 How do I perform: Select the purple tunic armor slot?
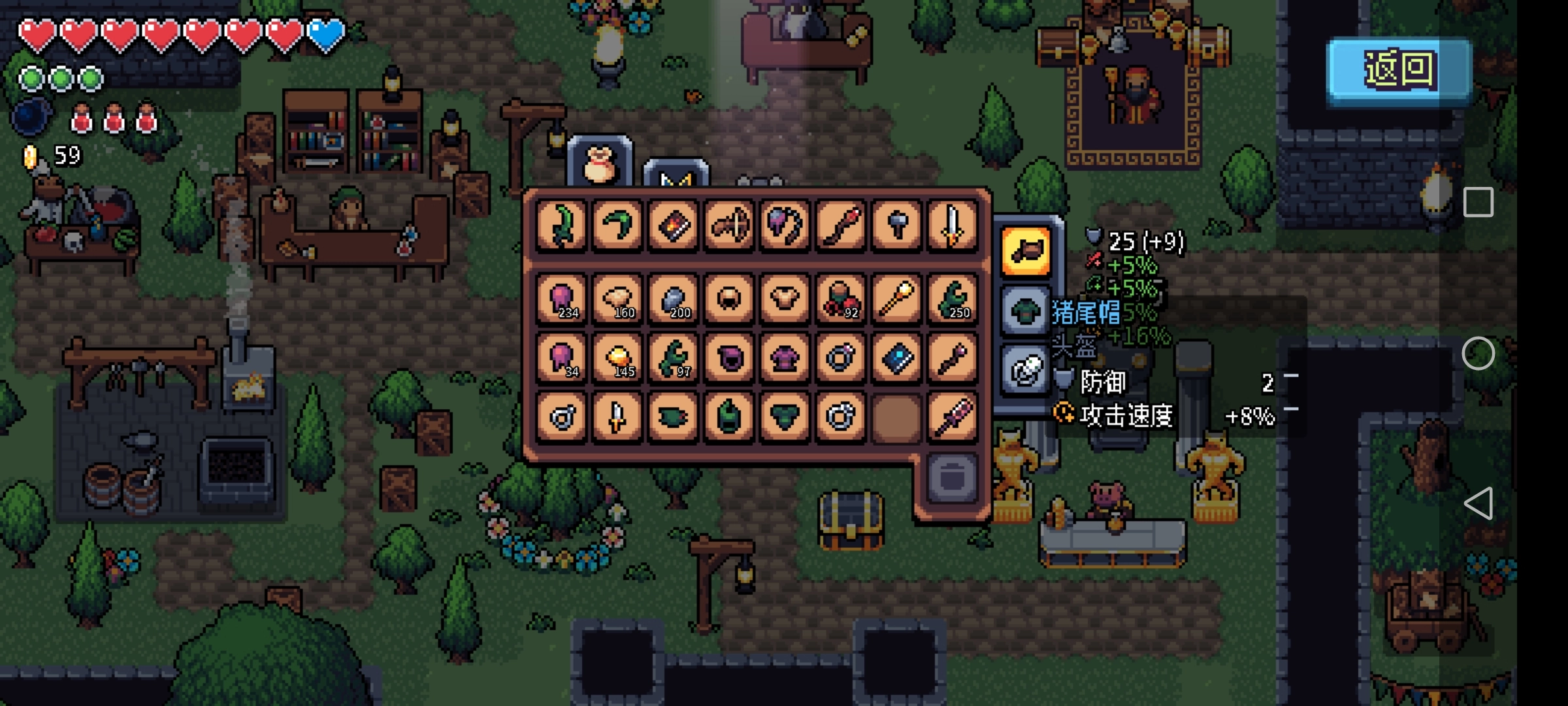[x=785, y=358]
